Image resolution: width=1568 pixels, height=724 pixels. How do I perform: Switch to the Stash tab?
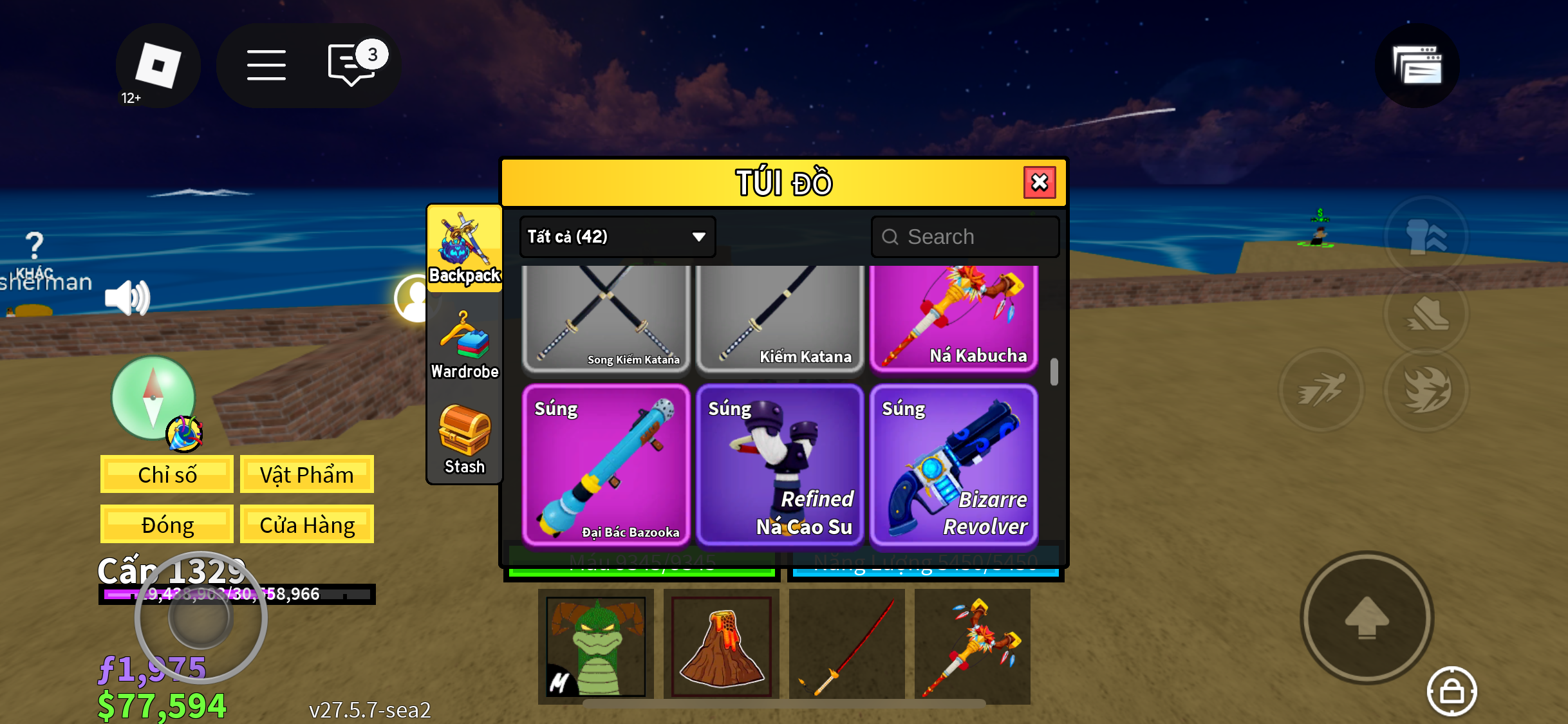click(x=464, y=440)
